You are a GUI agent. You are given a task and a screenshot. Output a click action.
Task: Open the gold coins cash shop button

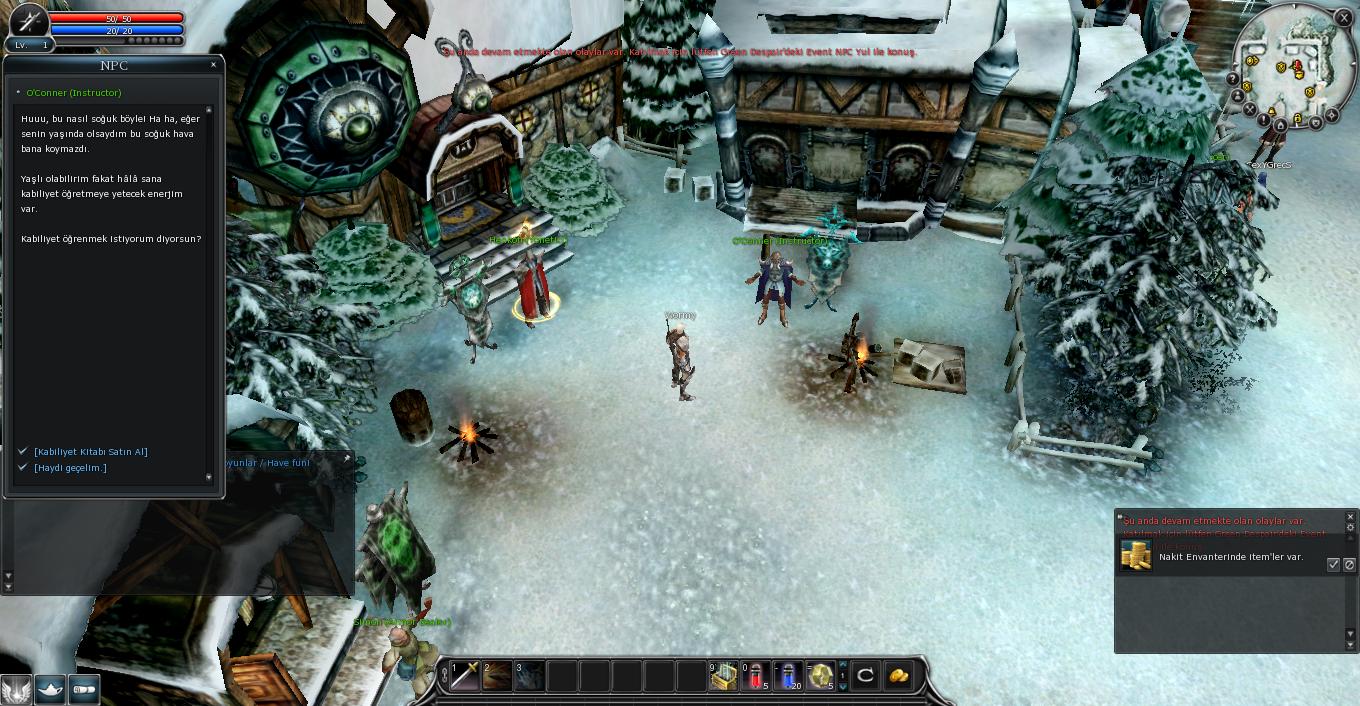pos(898,676)
